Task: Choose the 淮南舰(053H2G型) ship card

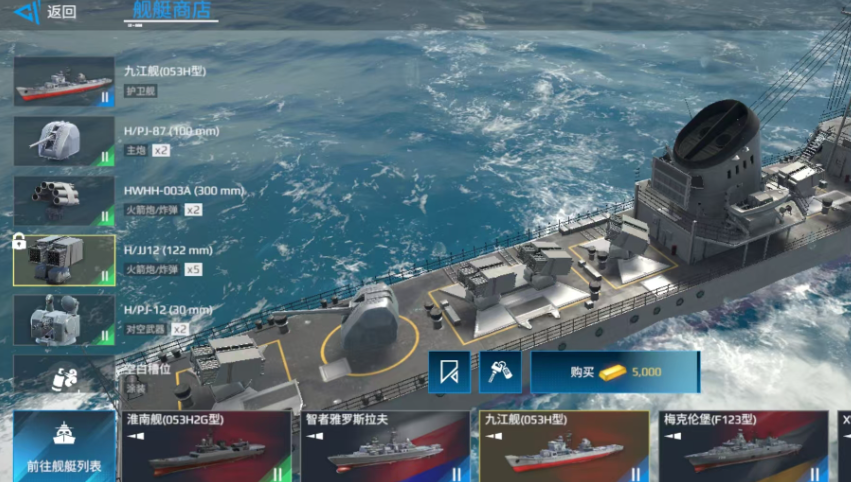Action: tap(207, 446)
